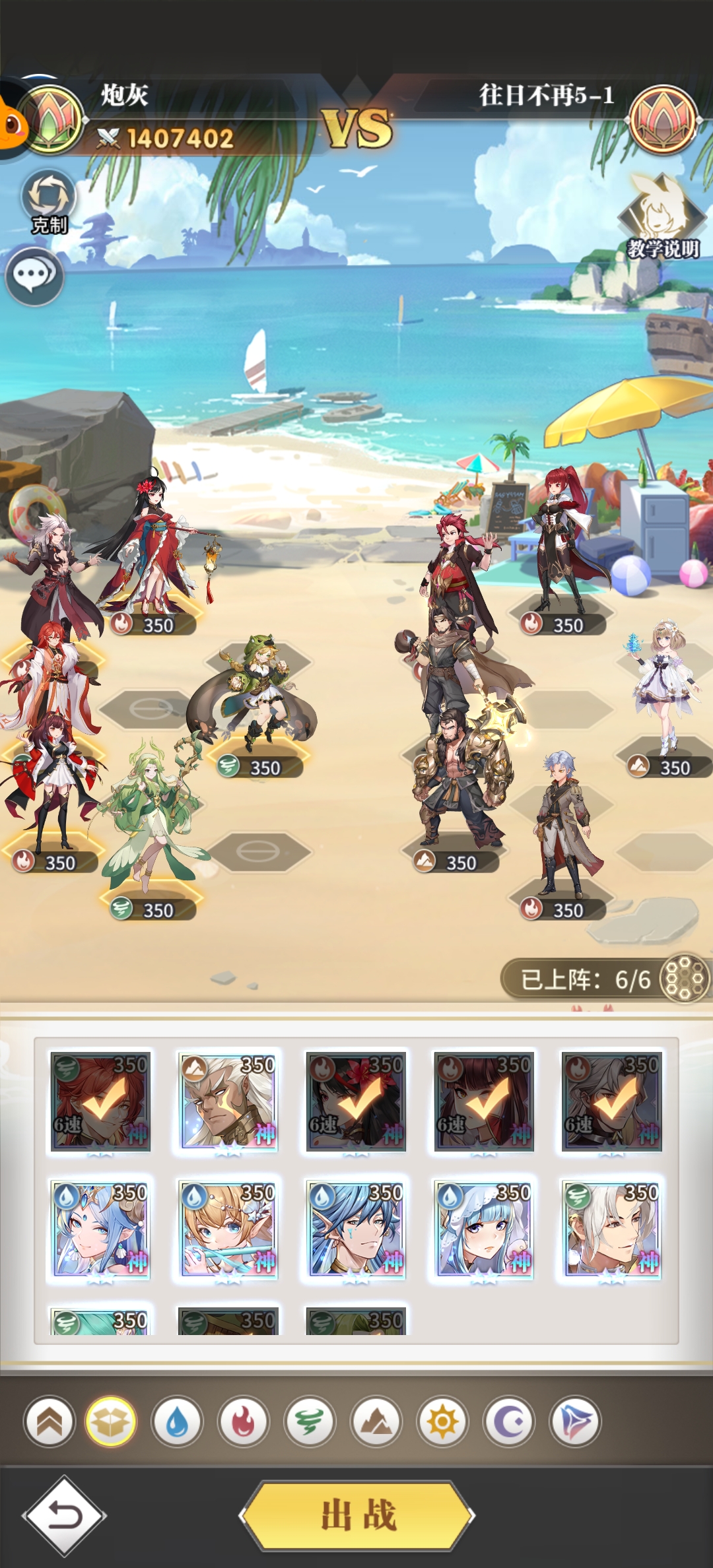This screenshot has width=713, height=1568.
Task: Select the white-haired wind hero portrait
Action: (x=611, y=1229)
